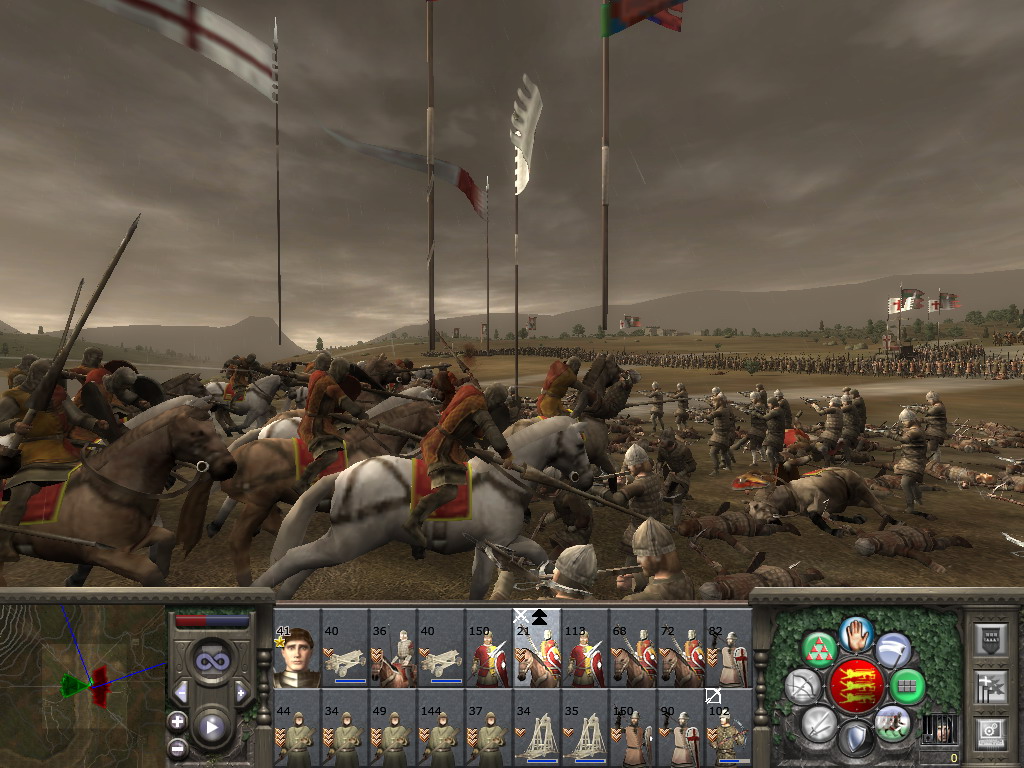Click the scythe withdraw order button
Viewport: 1024px width, 768px height.
tap(892, 650)
